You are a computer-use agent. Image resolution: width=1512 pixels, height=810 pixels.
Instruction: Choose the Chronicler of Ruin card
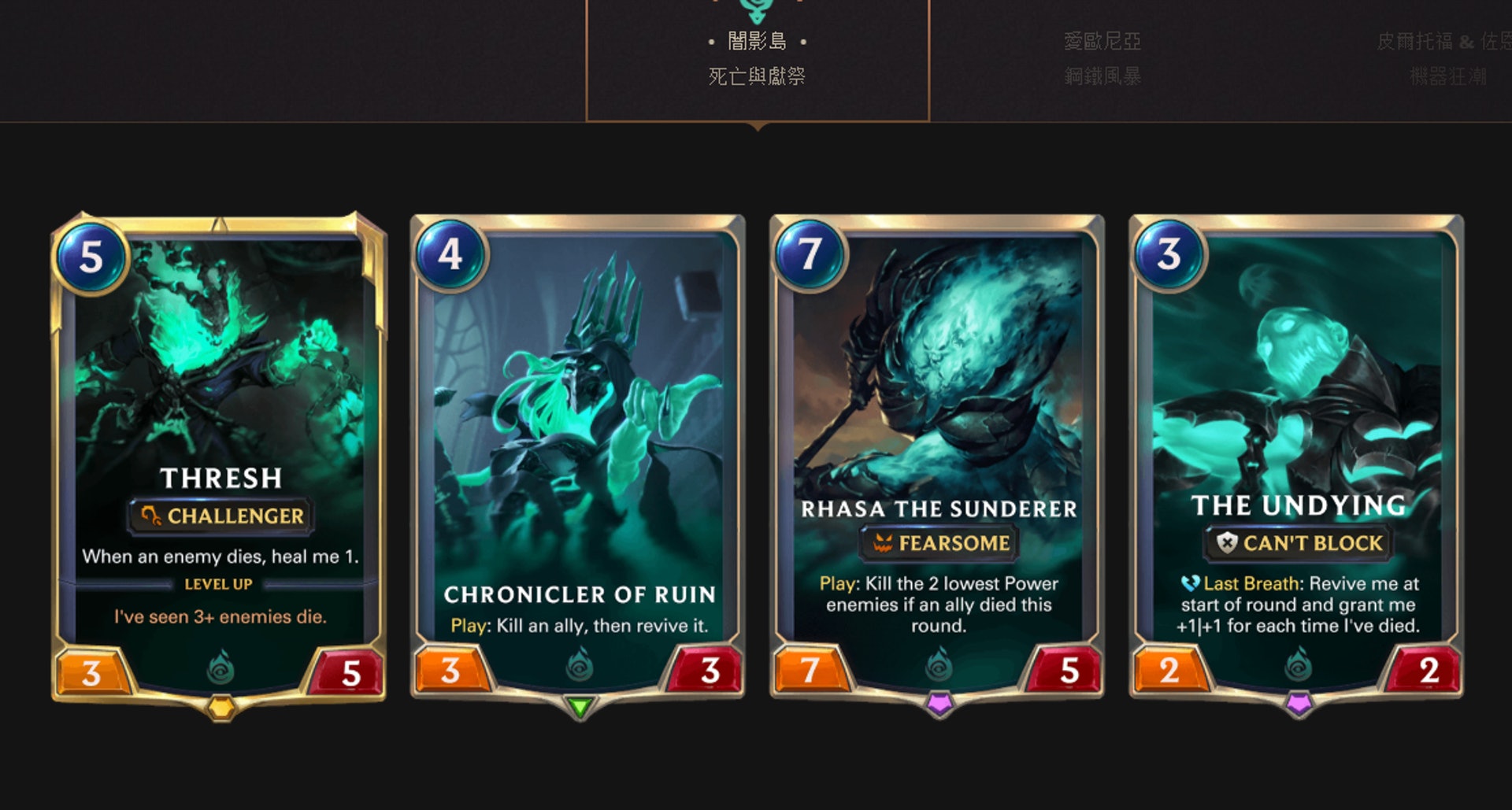[x=578, y=457]
